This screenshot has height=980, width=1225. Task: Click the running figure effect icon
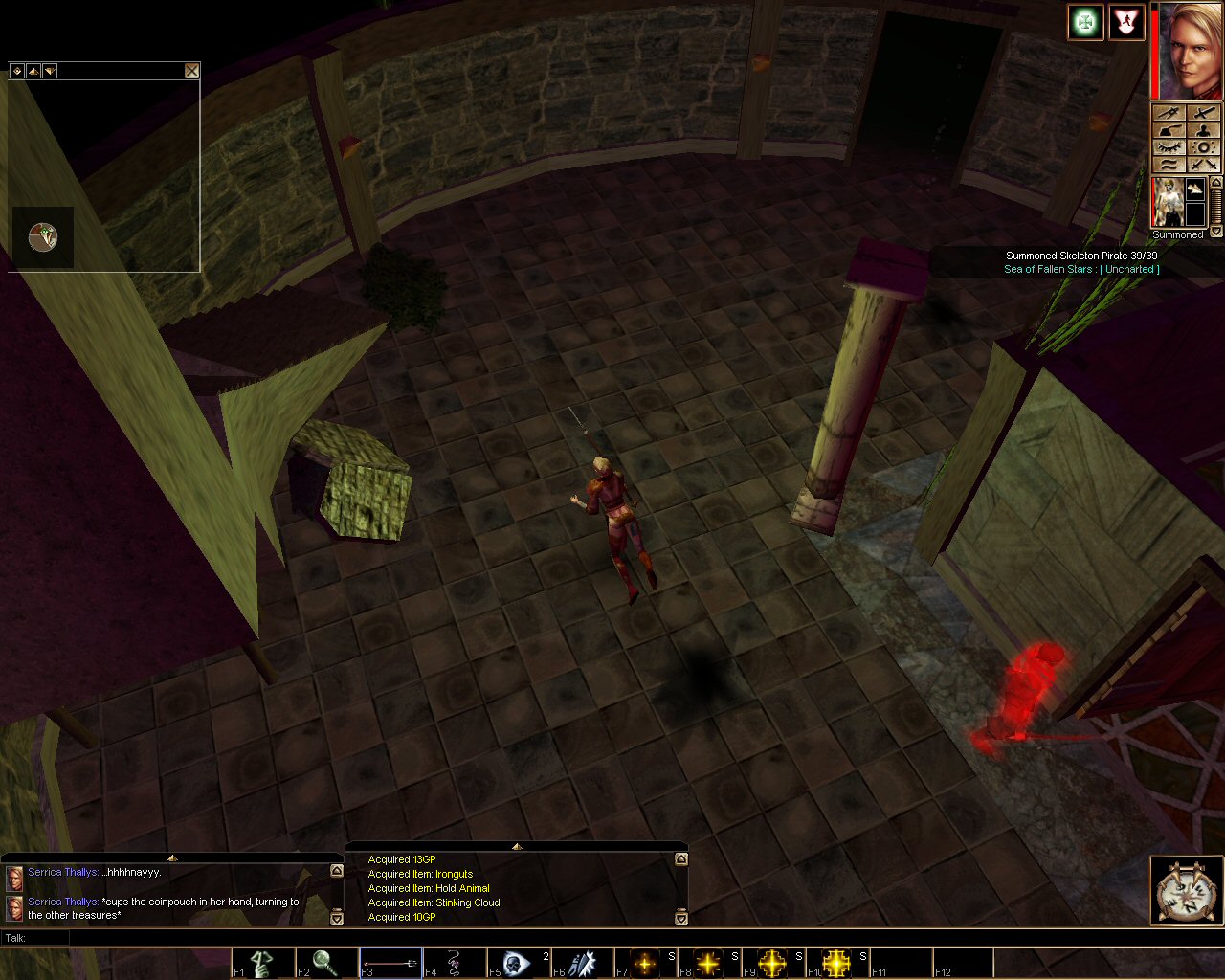point(1126,22)
